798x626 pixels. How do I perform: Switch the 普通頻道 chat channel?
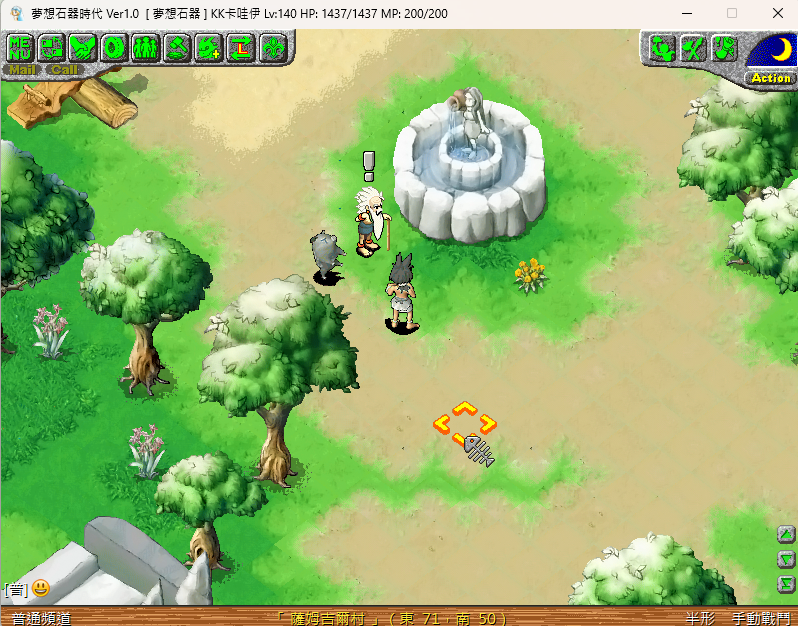click(x=41, y=618)
